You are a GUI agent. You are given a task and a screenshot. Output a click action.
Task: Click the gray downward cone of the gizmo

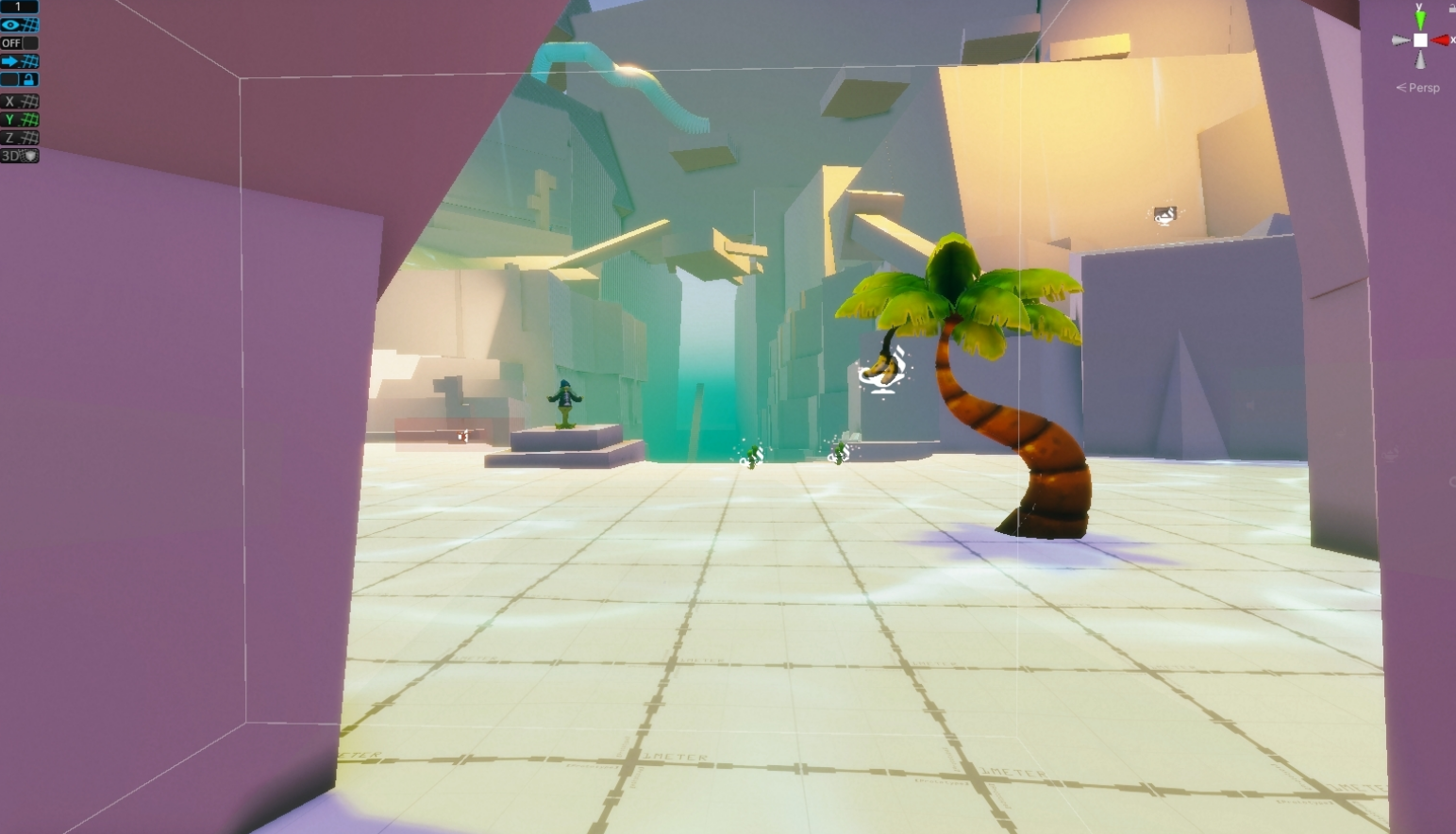pos(1420,59)
